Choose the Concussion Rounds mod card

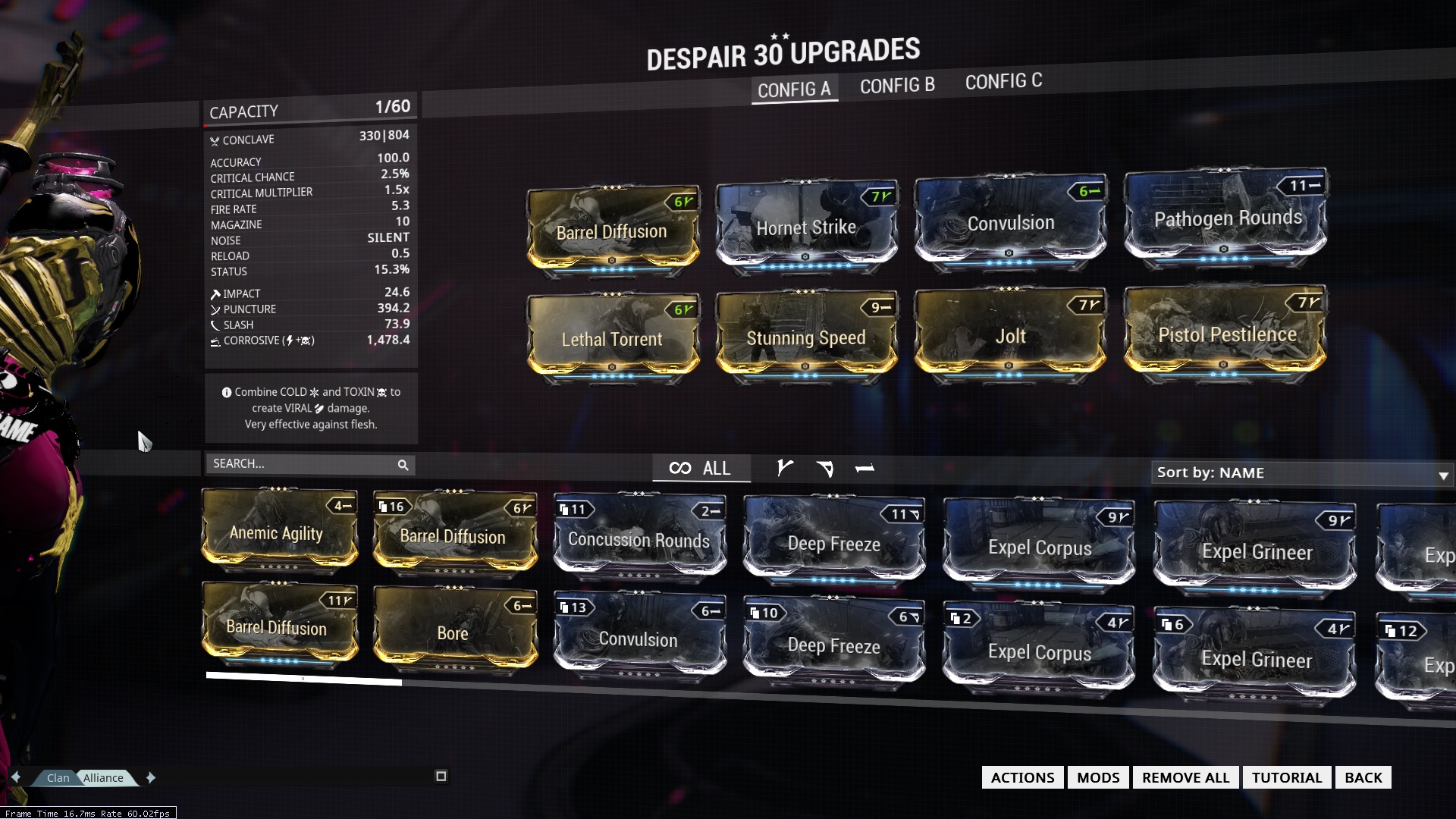[x=639, y=539]
